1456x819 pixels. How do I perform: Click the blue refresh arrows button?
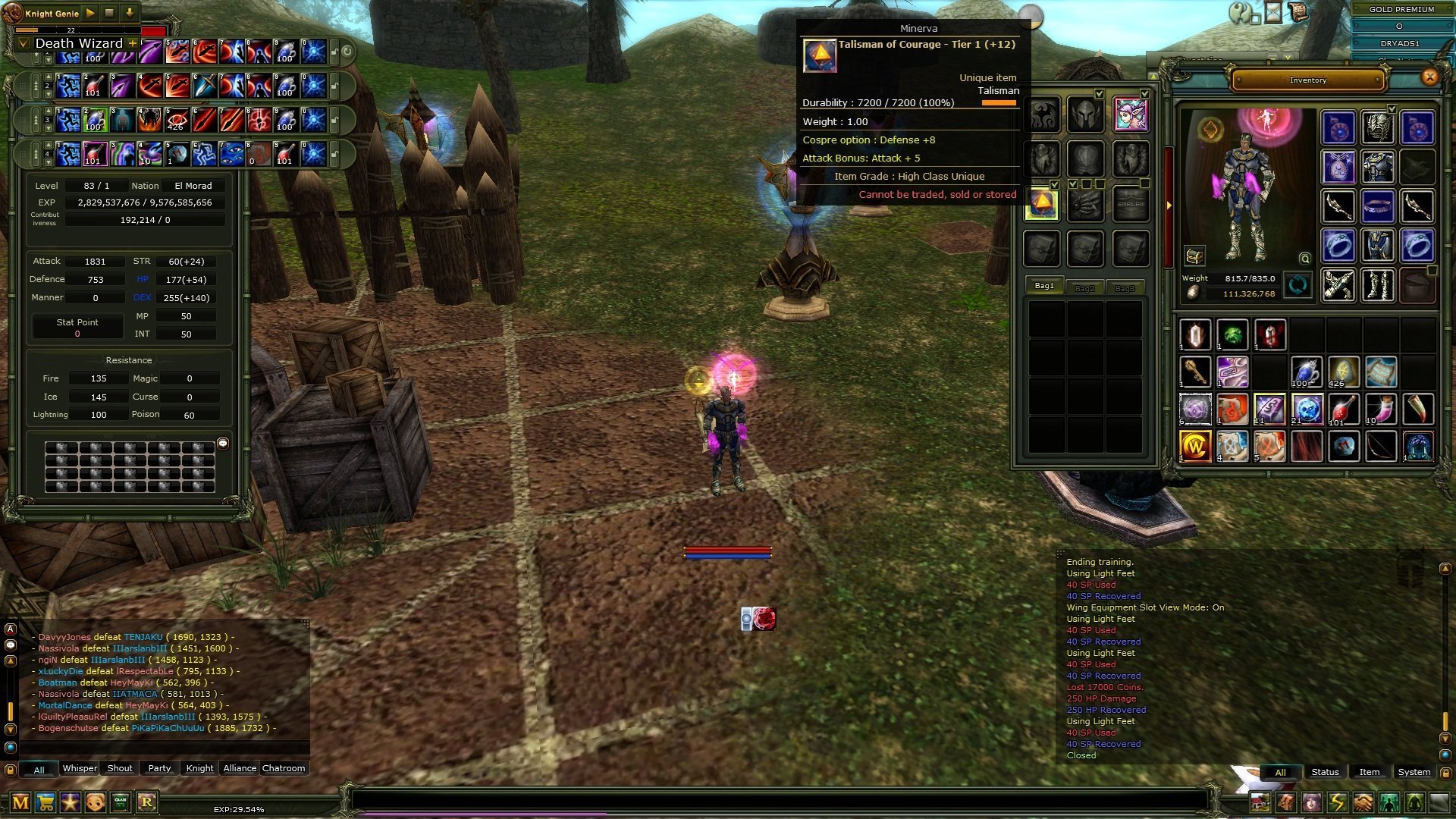[x=1298, y=286]
